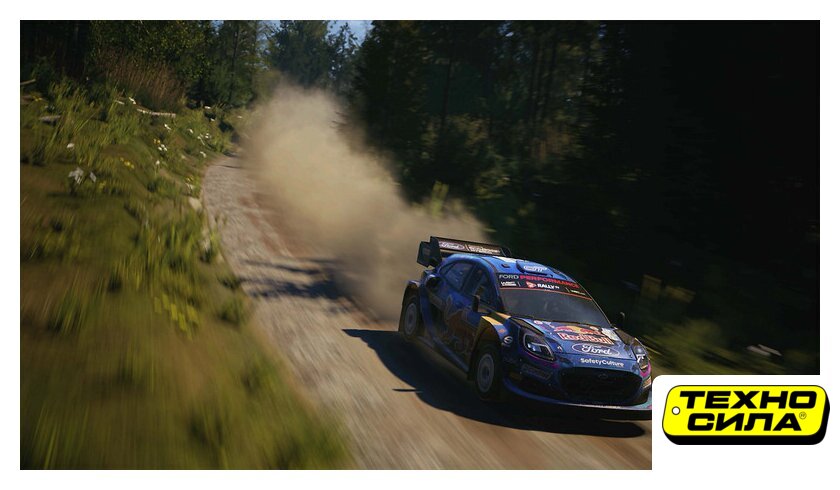
Task: Click the yellow Техносила store logo
Action: tap(745, 413)
